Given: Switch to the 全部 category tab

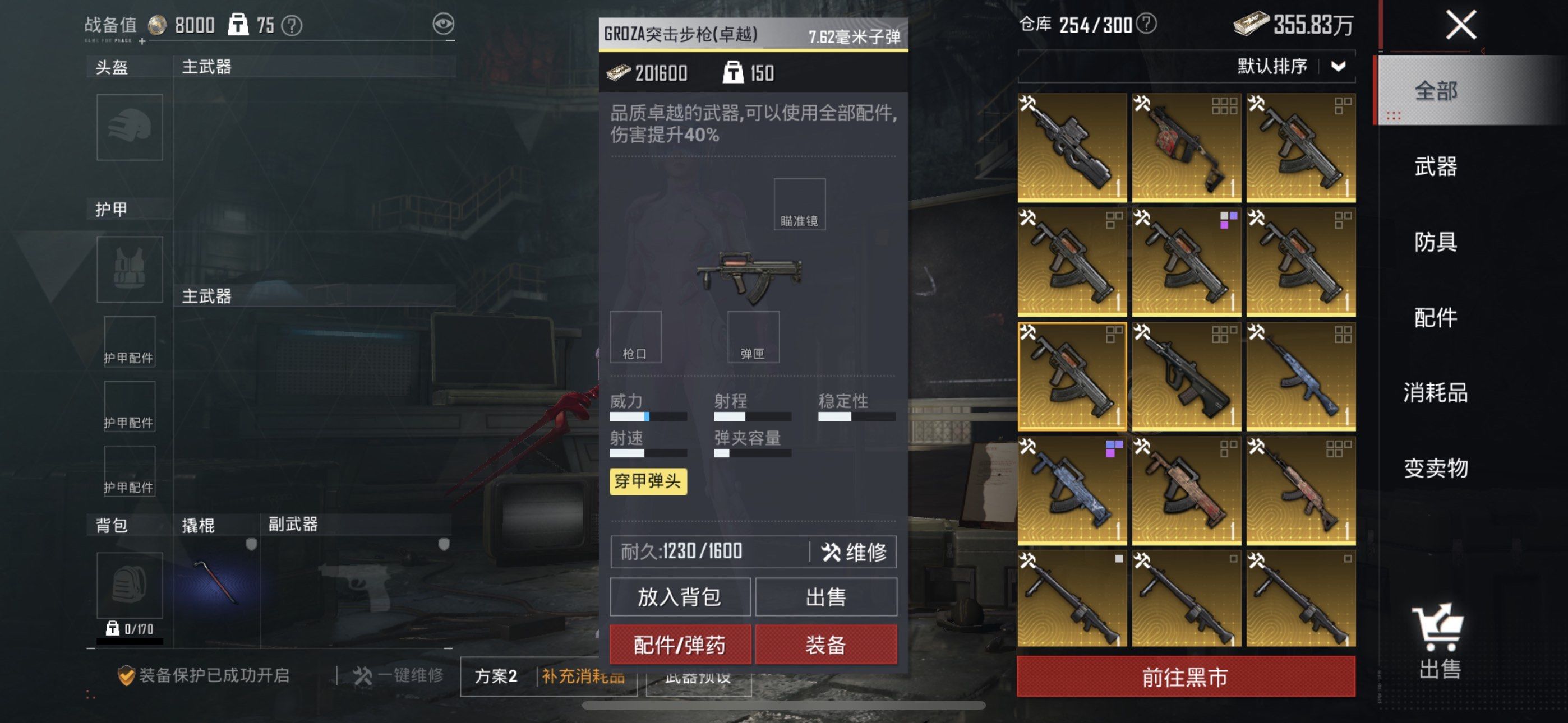Looking at the screenshot, I should pos(1435,91).
